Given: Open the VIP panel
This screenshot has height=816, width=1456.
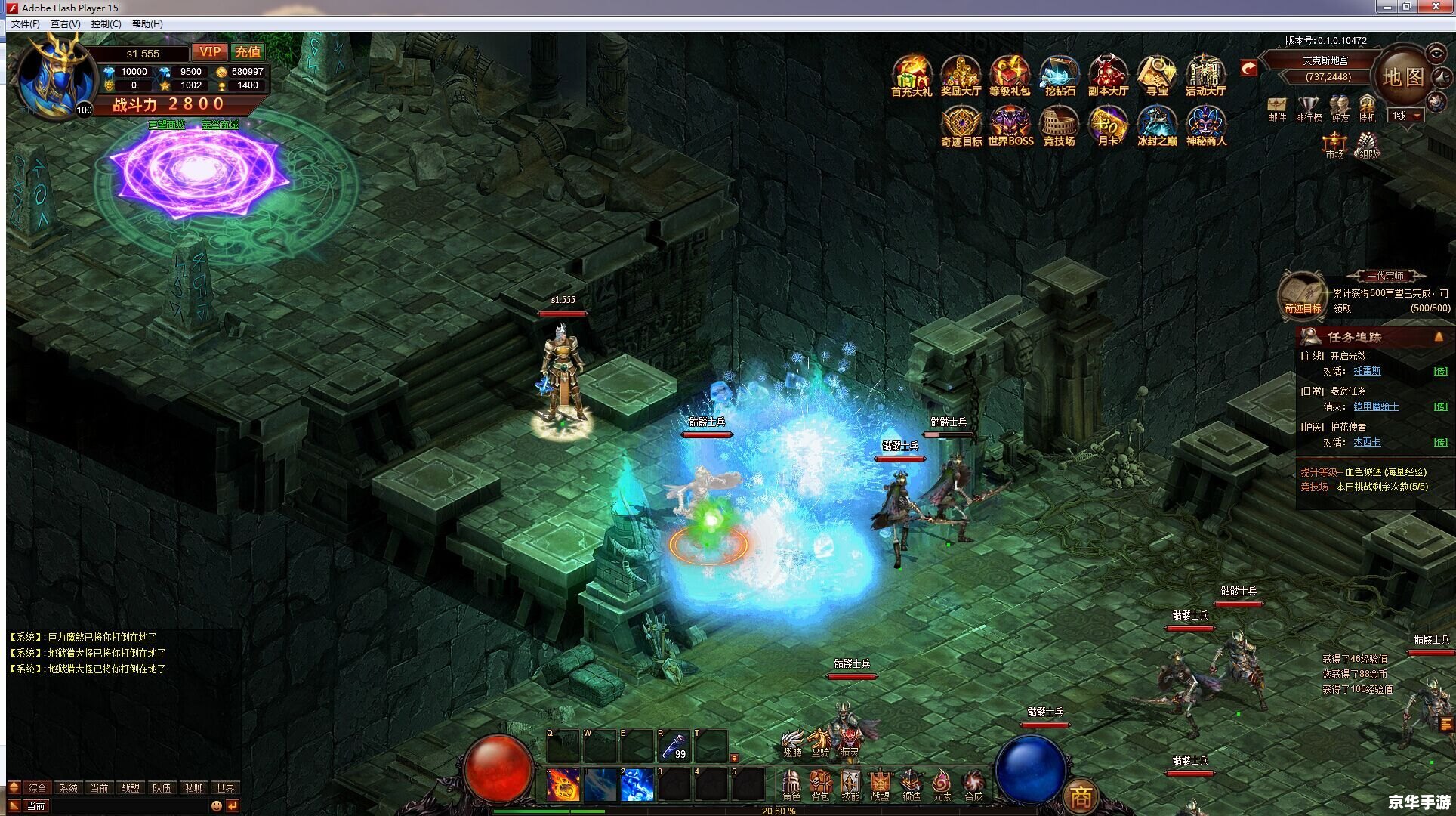Looking at the screenshot, I should click(209, 52).
